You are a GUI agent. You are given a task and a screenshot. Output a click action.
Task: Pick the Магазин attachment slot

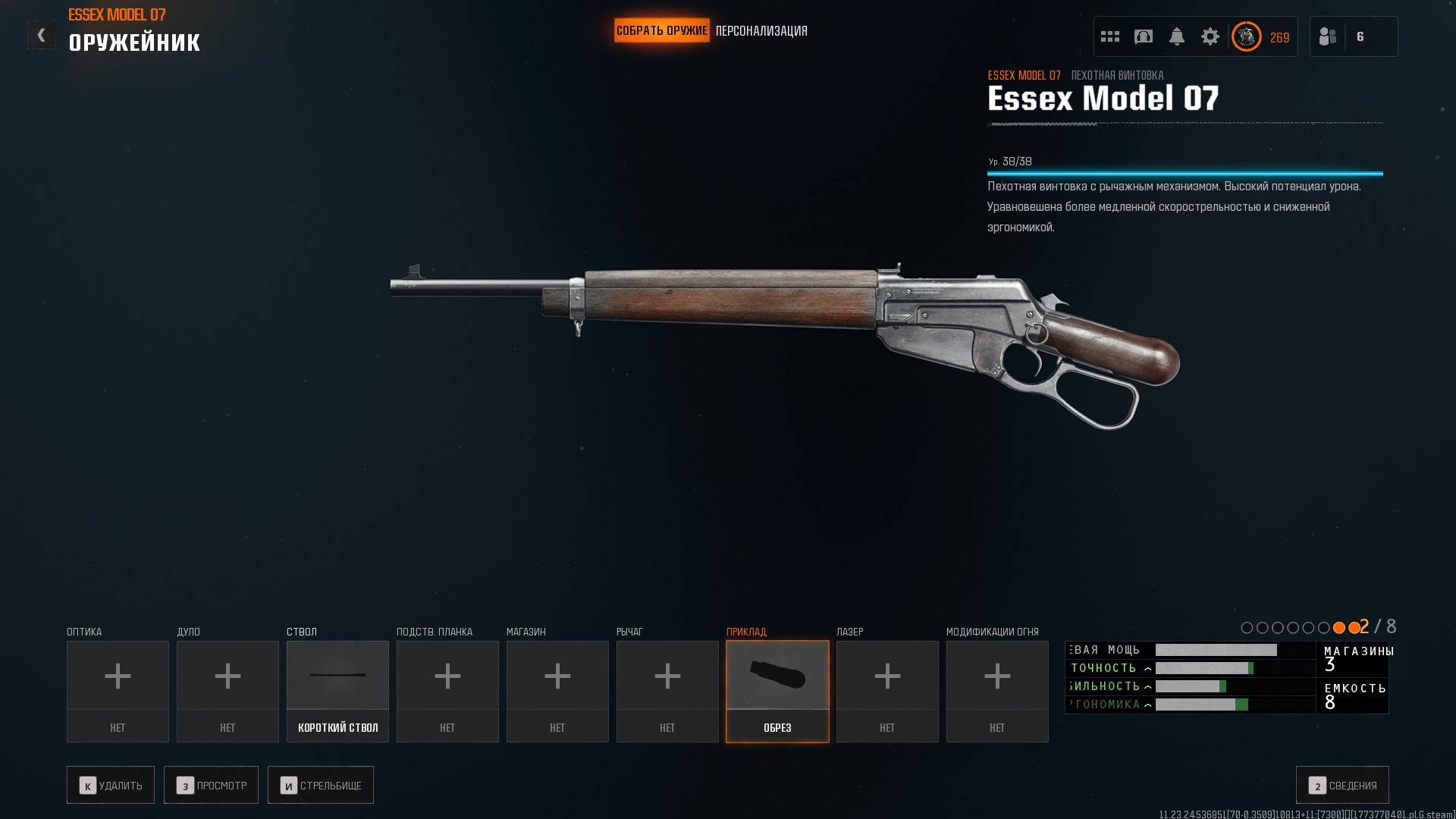click(x=557, y=691)
